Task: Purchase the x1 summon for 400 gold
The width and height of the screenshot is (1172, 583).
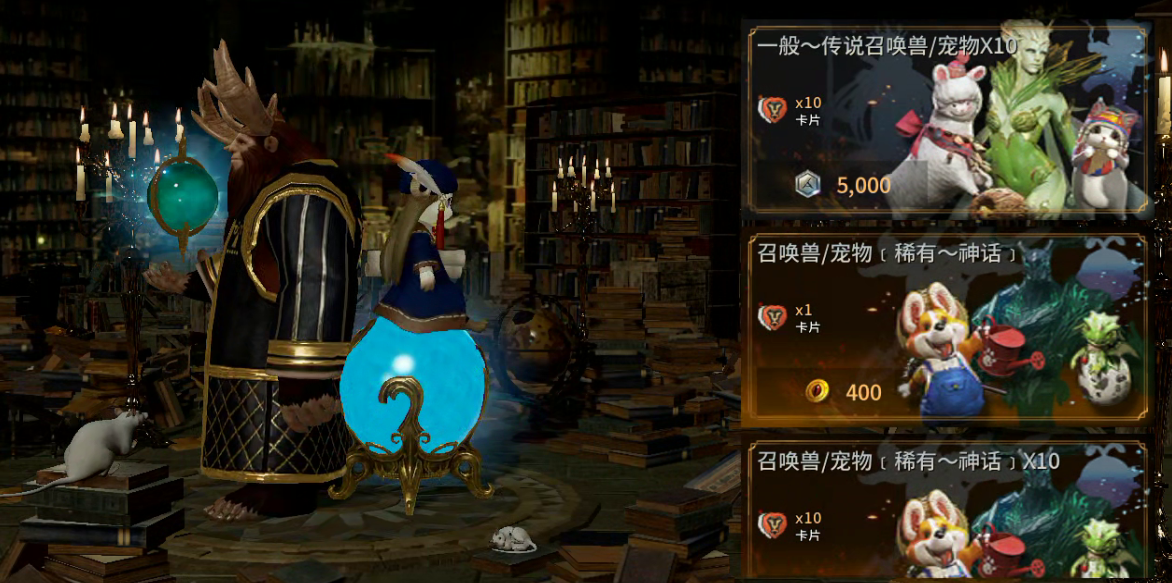Action: point(845,392)
